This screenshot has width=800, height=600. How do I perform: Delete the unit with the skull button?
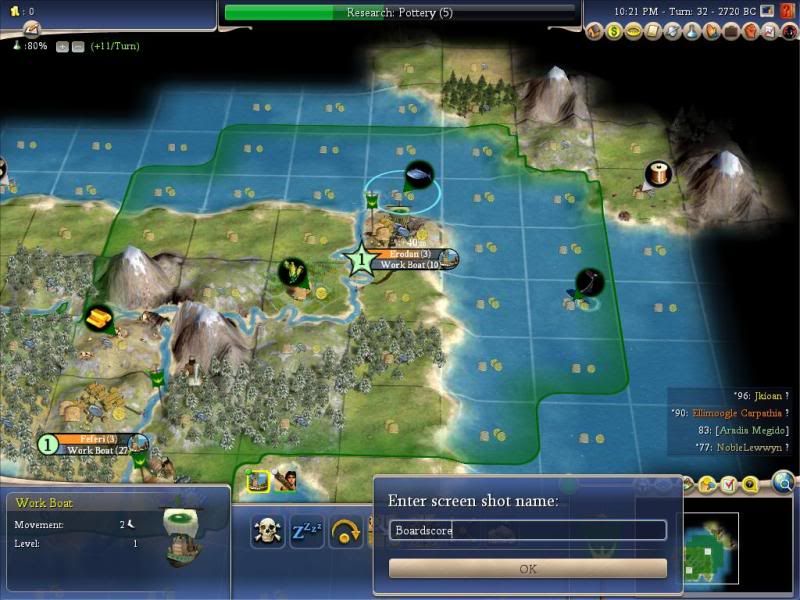coord(268,530)
